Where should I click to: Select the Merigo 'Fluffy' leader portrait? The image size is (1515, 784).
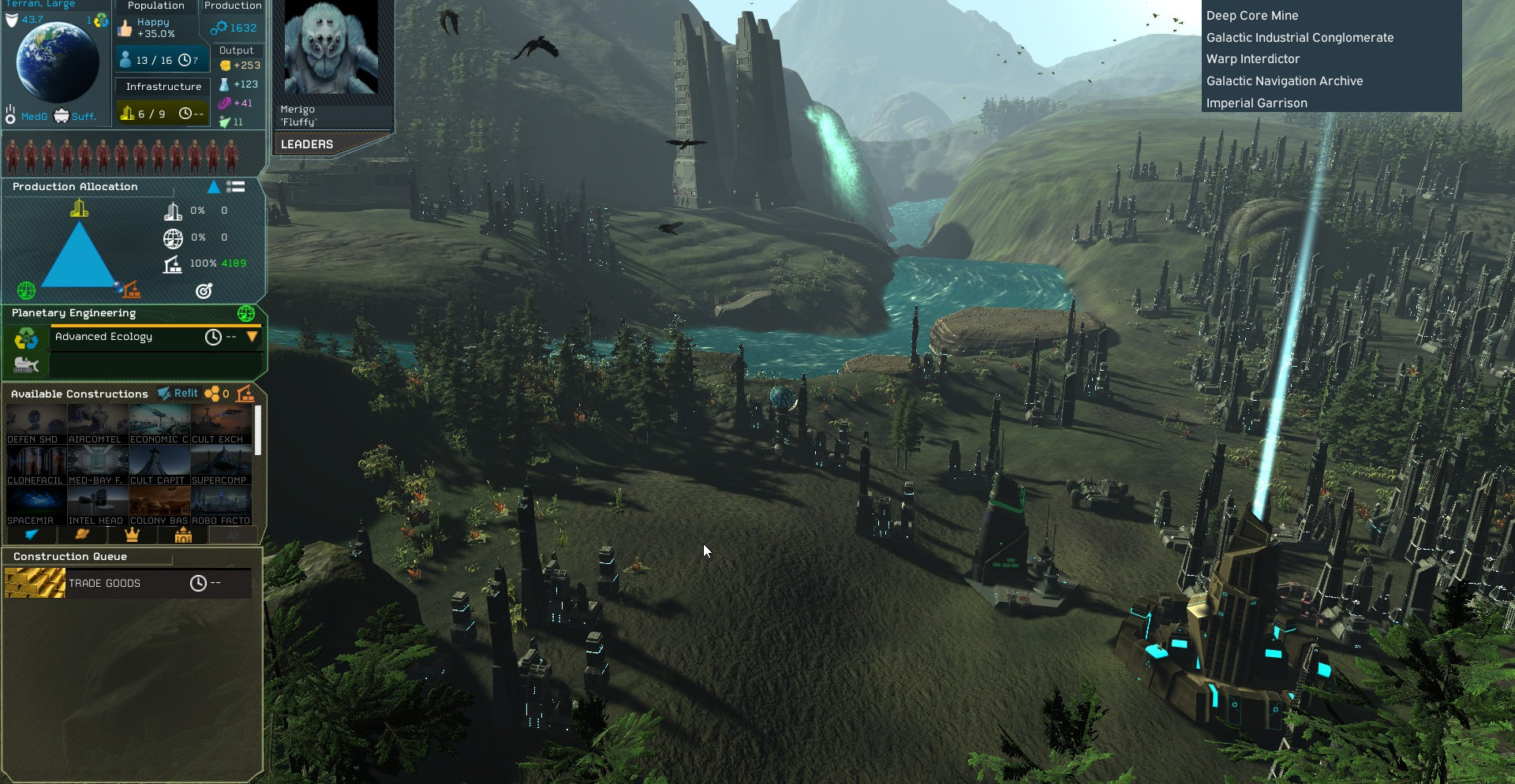[x=331, y=49]
